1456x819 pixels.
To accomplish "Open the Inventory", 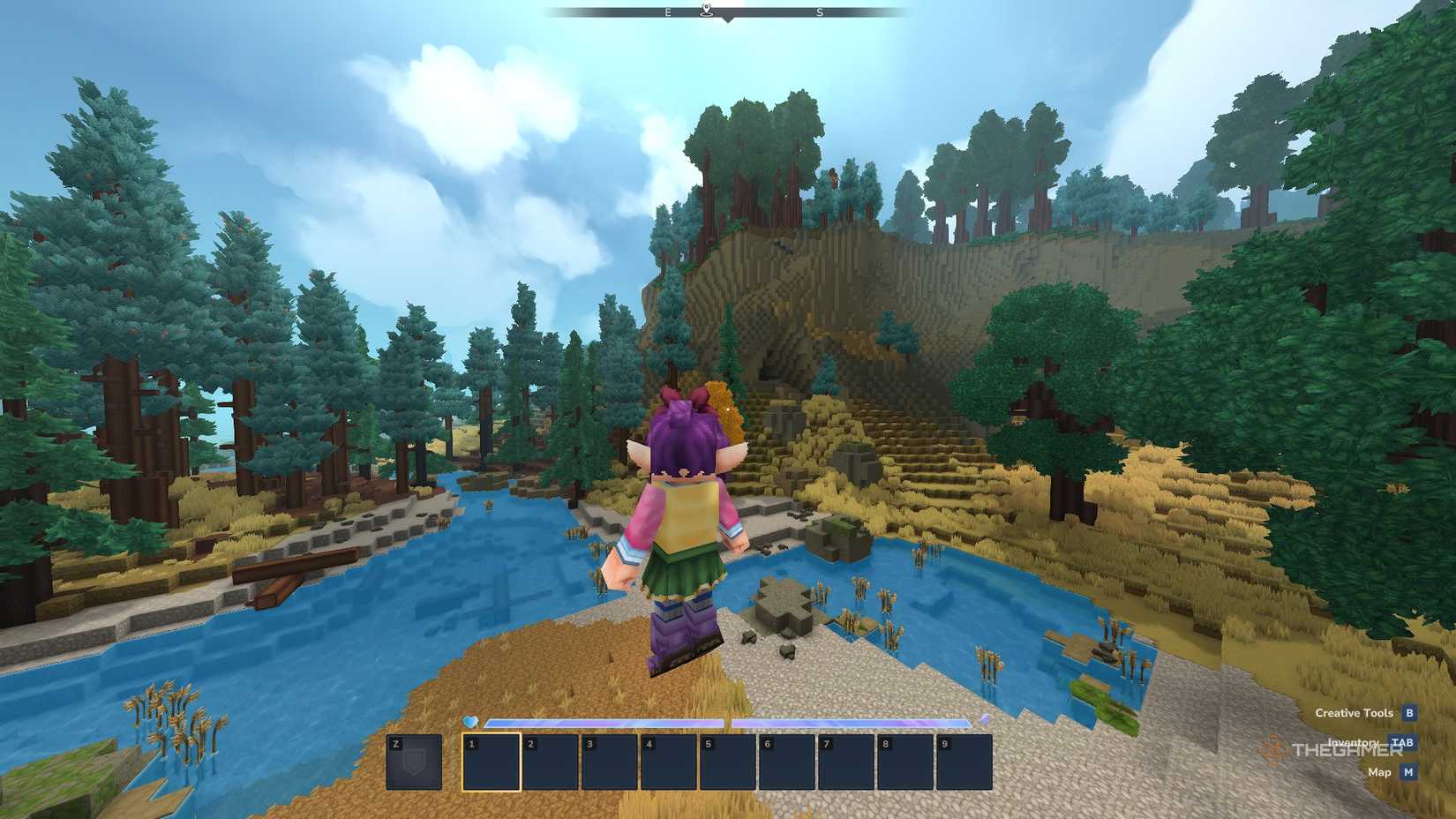I will click(x=1355, y=742).
